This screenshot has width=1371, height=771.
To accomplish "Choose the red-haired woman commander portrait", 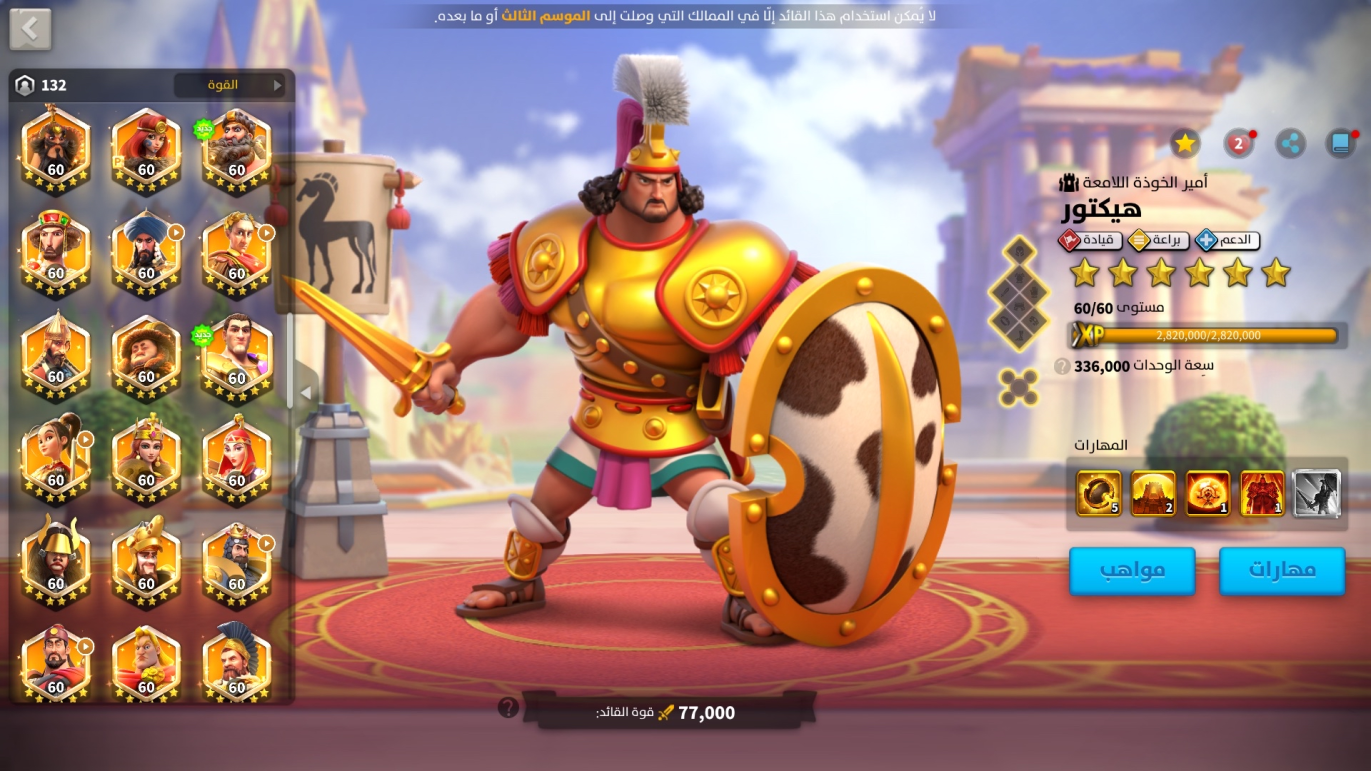I will (146, 149).
